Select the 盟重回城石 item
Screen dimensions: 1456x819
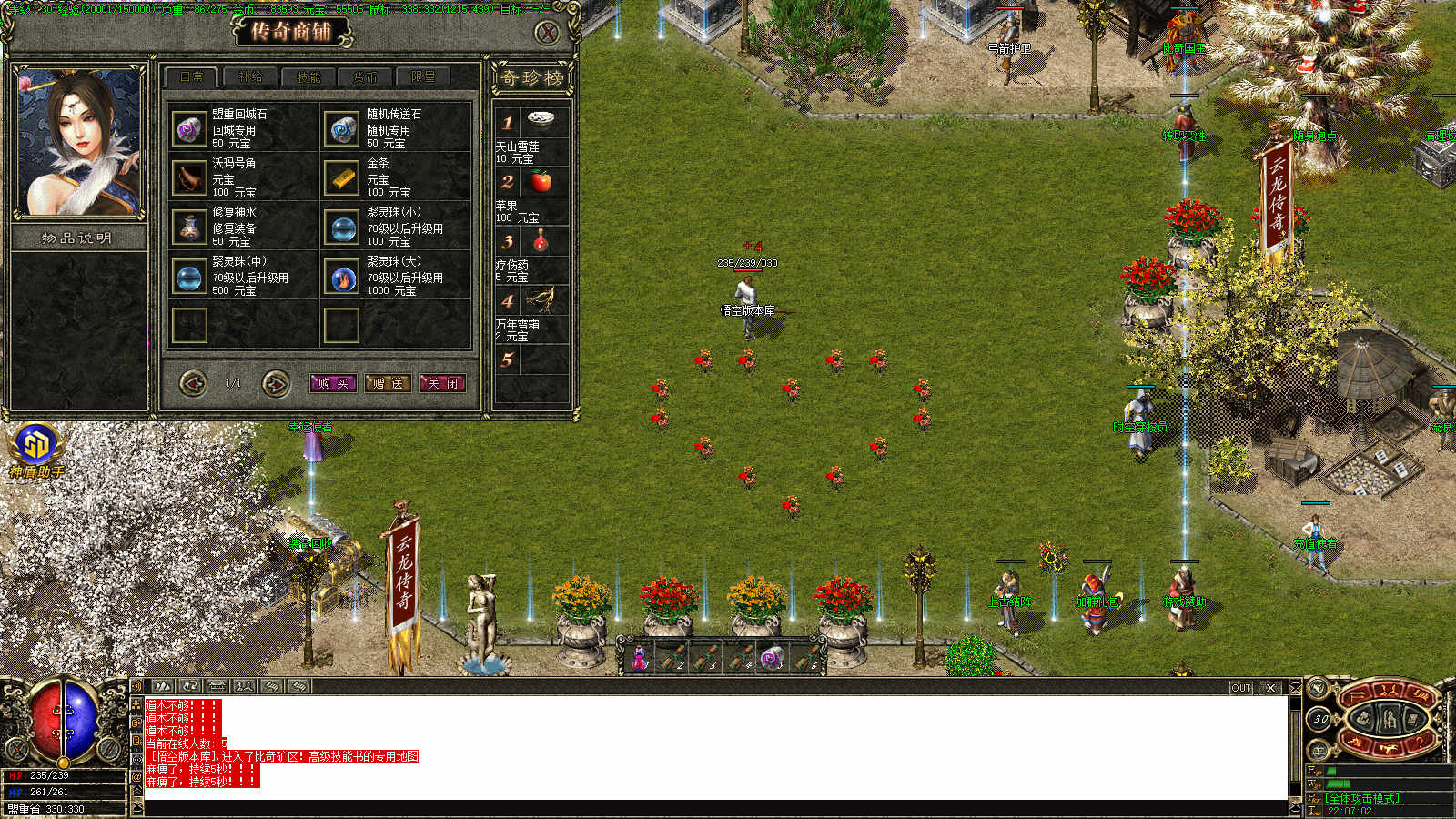pos(190,129)
